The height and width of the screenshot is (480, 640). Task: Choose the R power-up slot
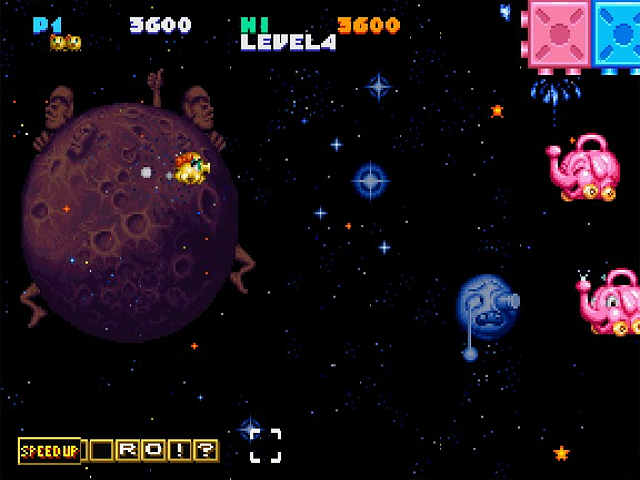[129, 451]
